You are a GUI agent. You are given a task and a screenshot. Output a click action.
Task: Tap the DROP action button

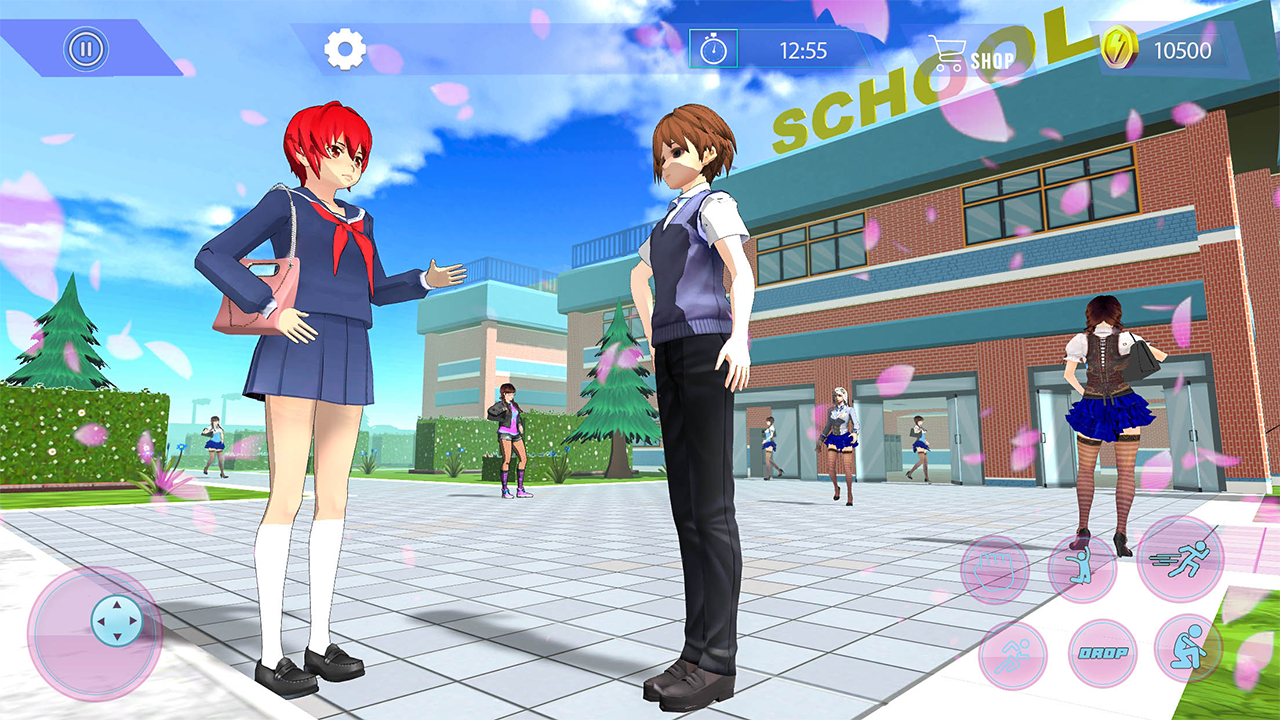(1102, 652)
